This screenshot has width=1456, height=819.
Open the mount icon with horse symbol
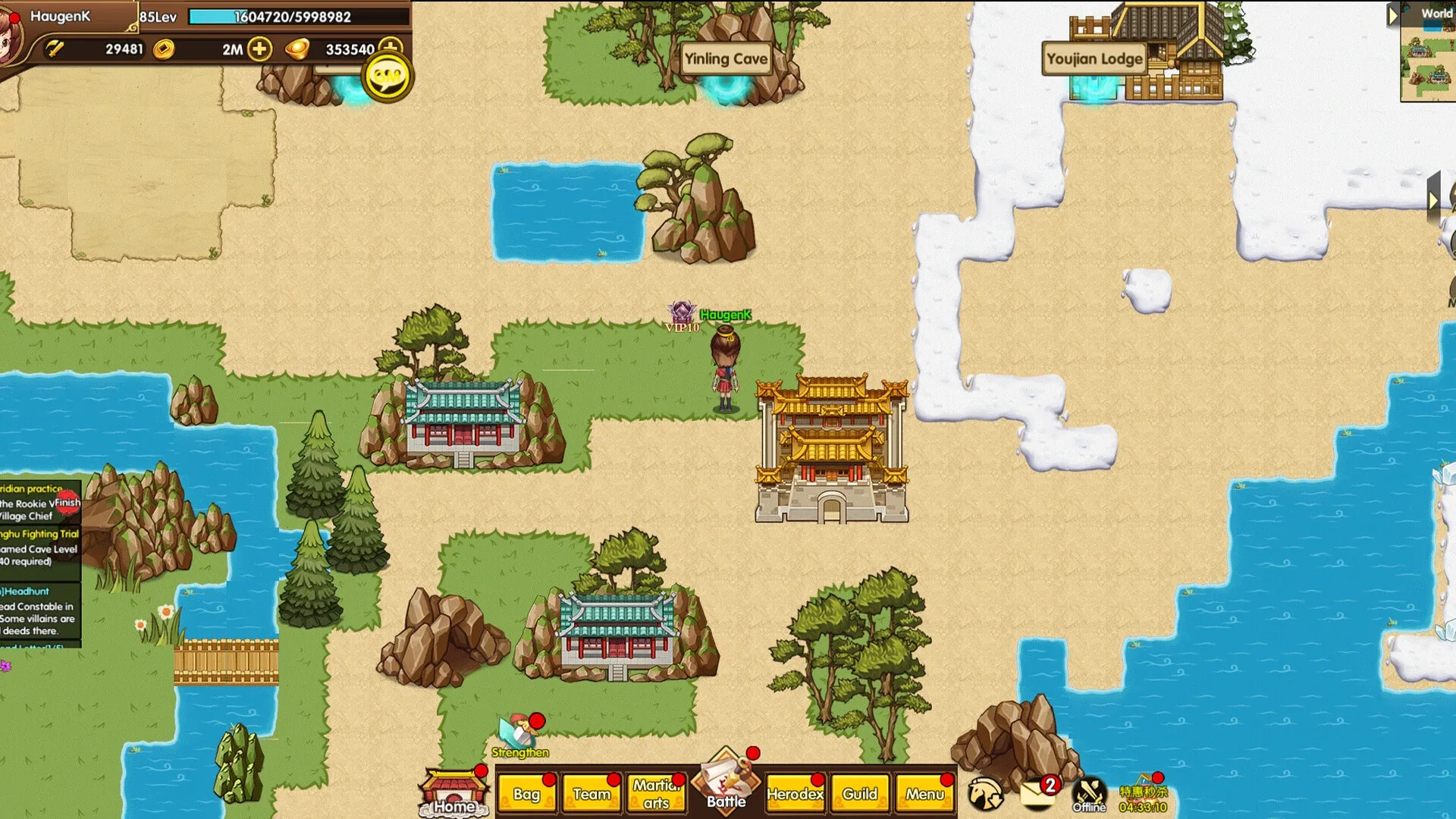pyautogui.click(x=986, y=792)
